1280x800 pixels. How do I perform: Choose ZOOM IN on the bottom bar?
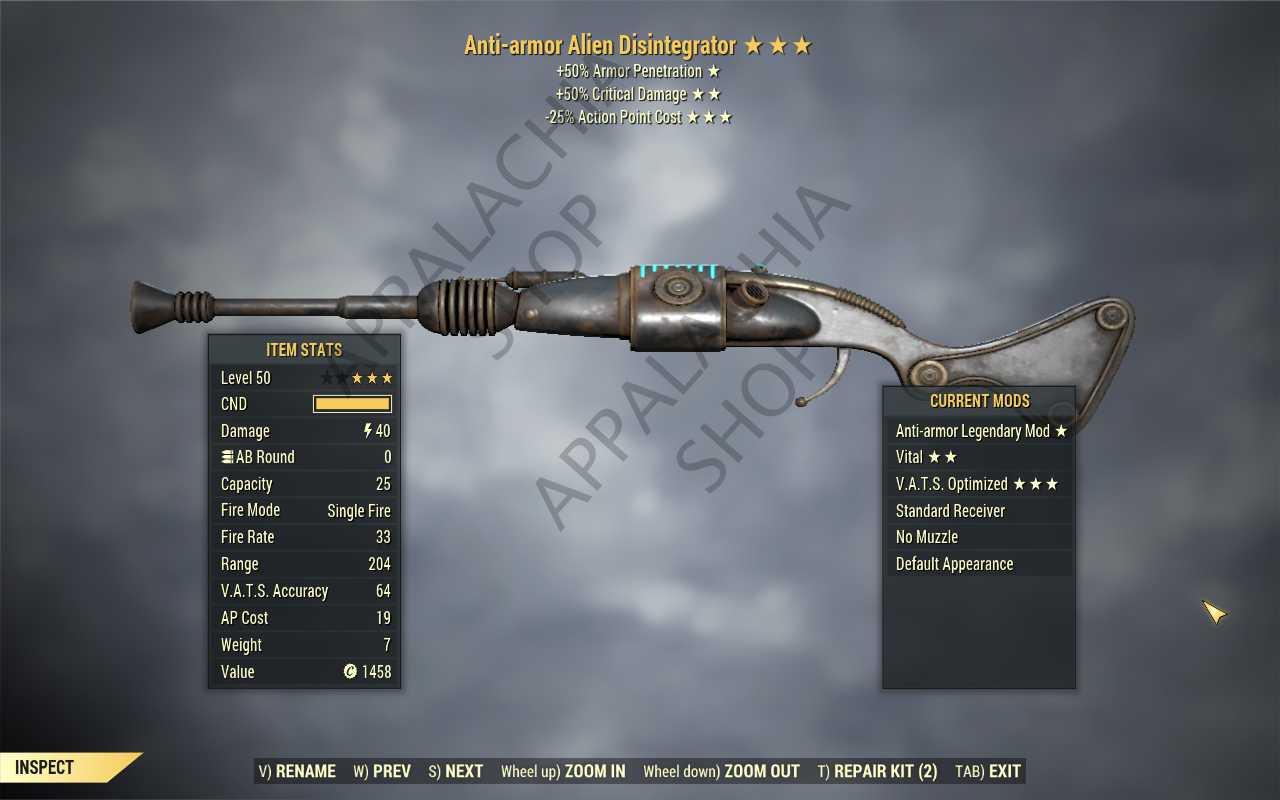[563, 771]
